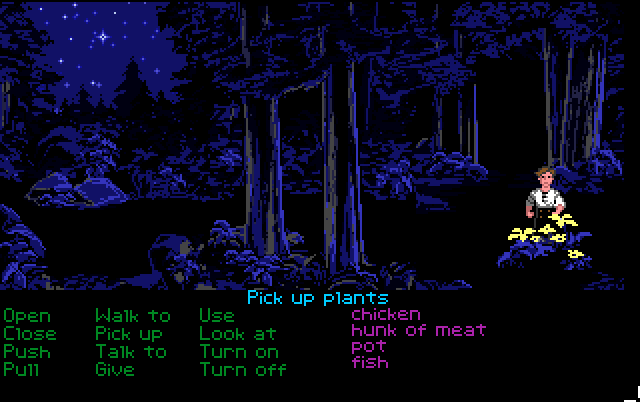The width and height of the screenshot is (640, 402).
Task: Select the Pull verb
Action: click(x=24, y=369)
